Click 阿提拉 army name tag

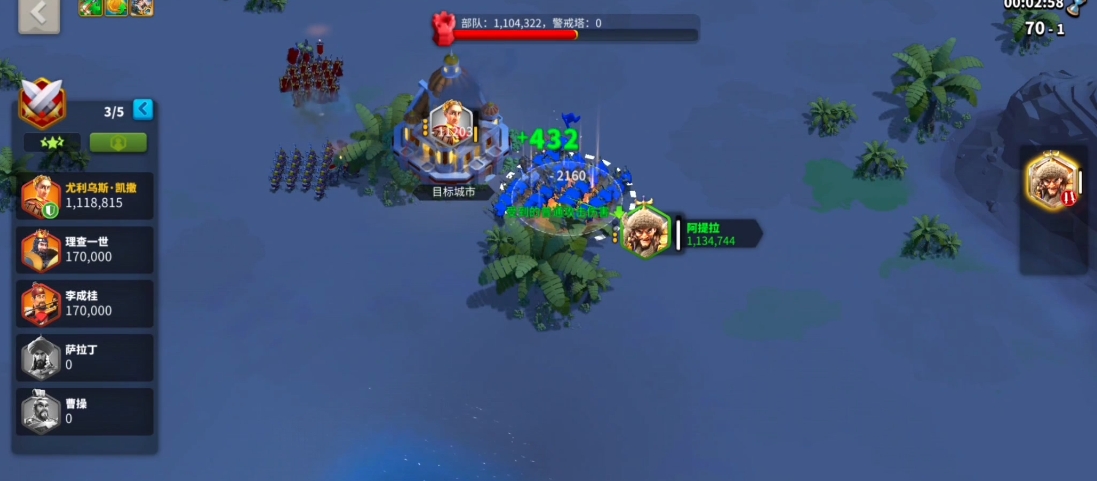[x=716, y=234]
